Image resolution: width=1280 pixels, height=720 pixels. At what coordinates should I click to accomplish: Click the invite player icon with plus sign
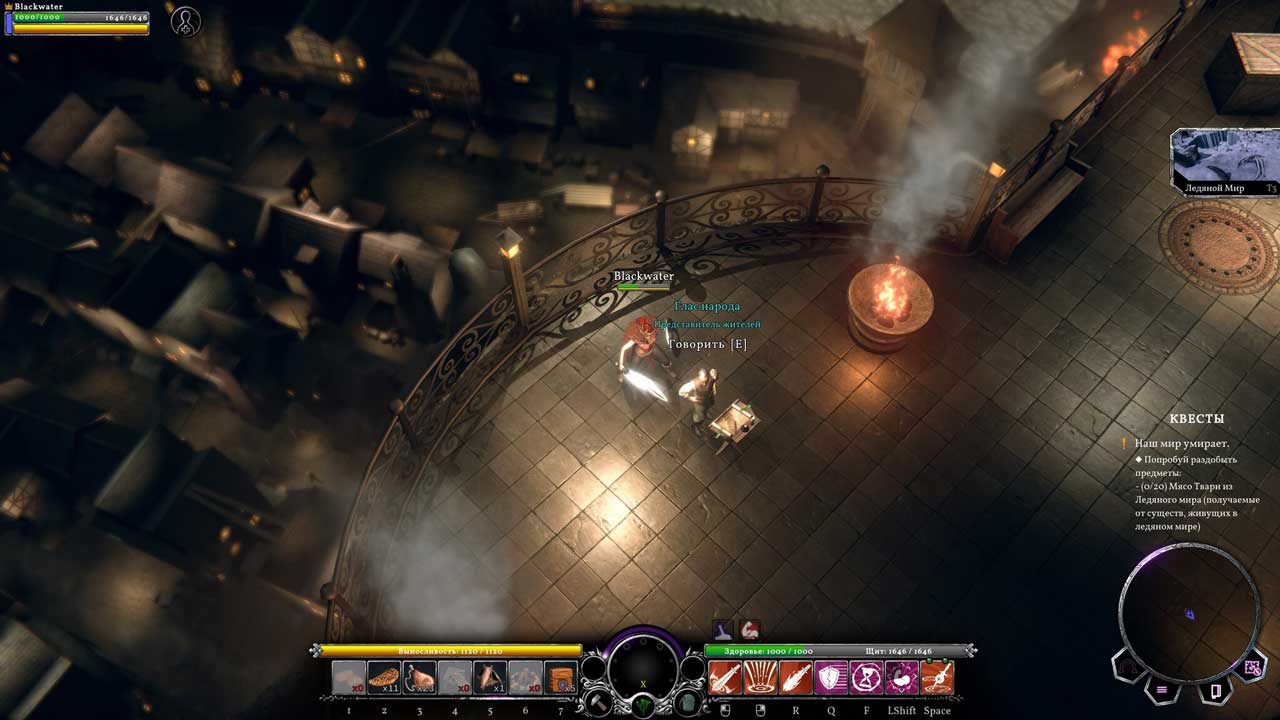point(185,22)
